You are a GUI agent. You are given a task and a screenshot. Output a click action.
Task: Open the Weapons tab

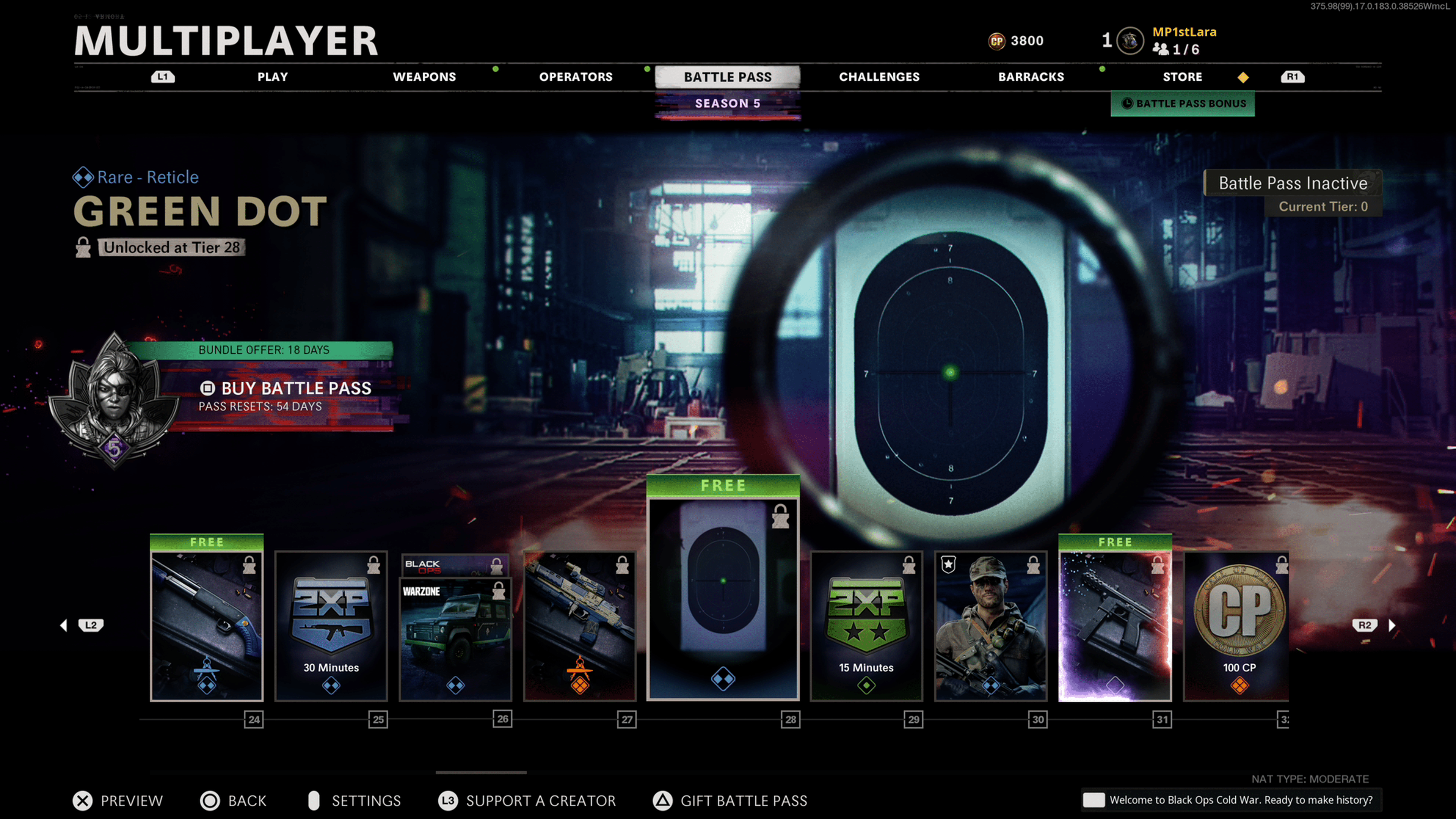(x=424, y=77)
